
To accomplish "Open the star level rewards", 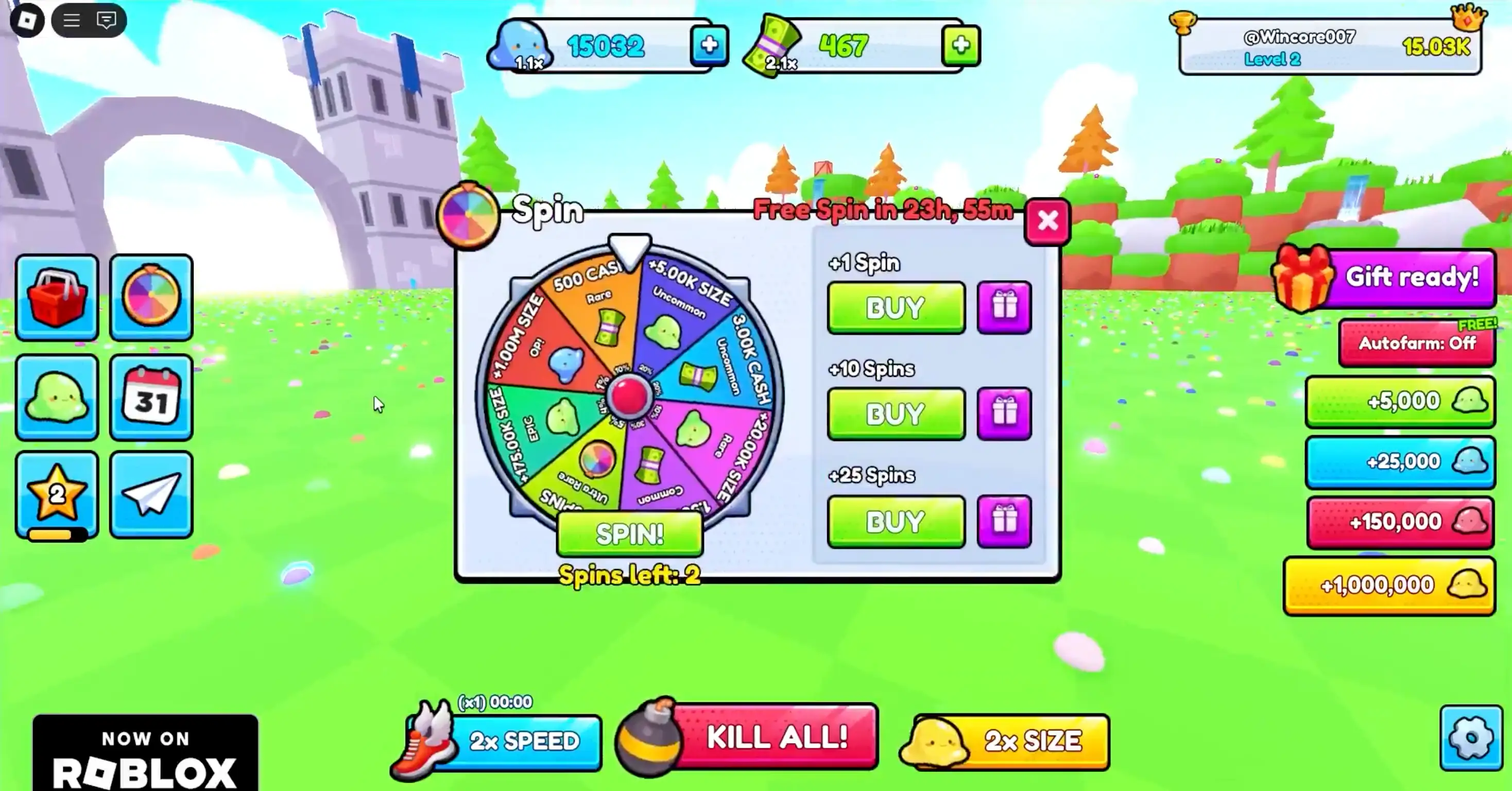I will pyautogui.click(x=57, y=494).
